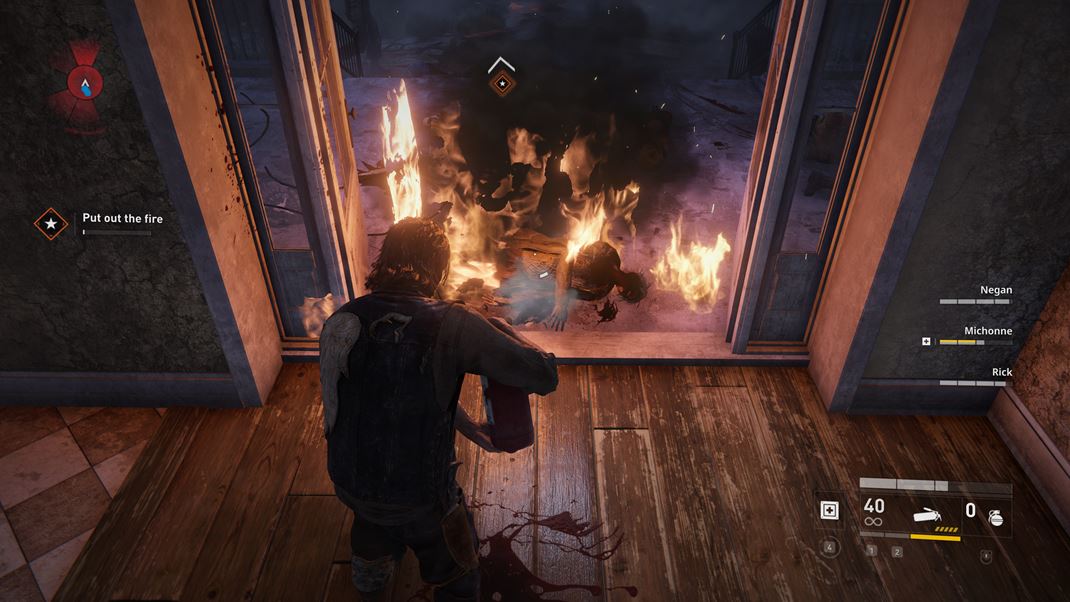The height and width of the screenshot is (602, 1070).
Task: Select teammate Negan in the squad list
Action: pyautogui.click(x=995, y=290)
